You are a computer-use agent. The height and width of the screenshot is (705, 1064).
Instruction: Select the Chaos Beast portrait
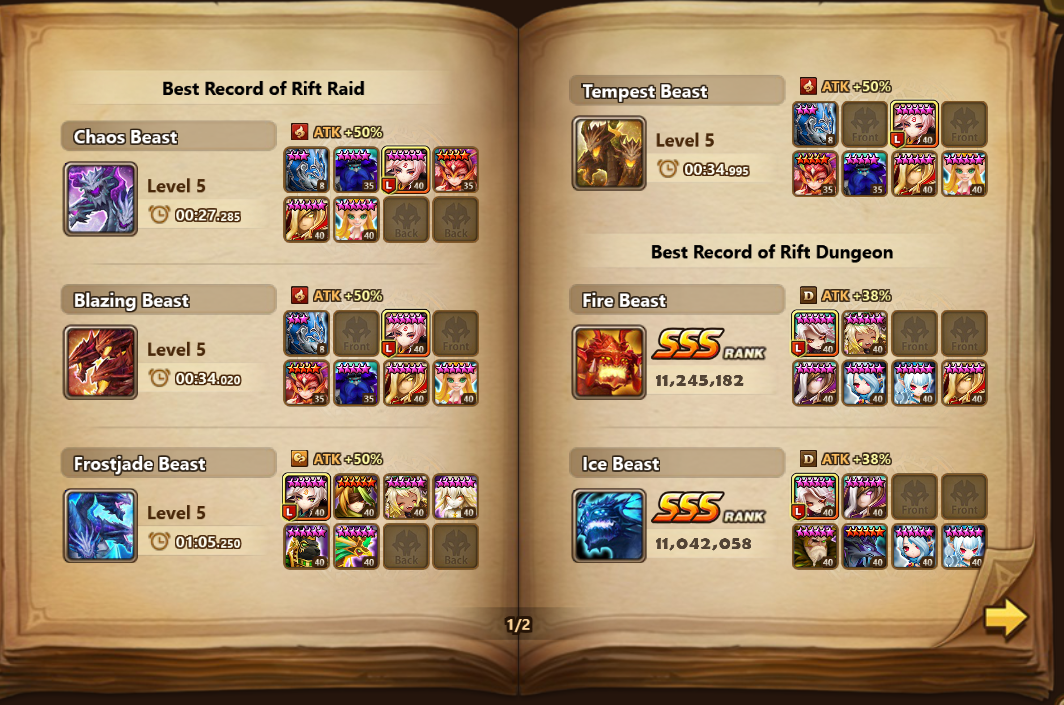100,199
